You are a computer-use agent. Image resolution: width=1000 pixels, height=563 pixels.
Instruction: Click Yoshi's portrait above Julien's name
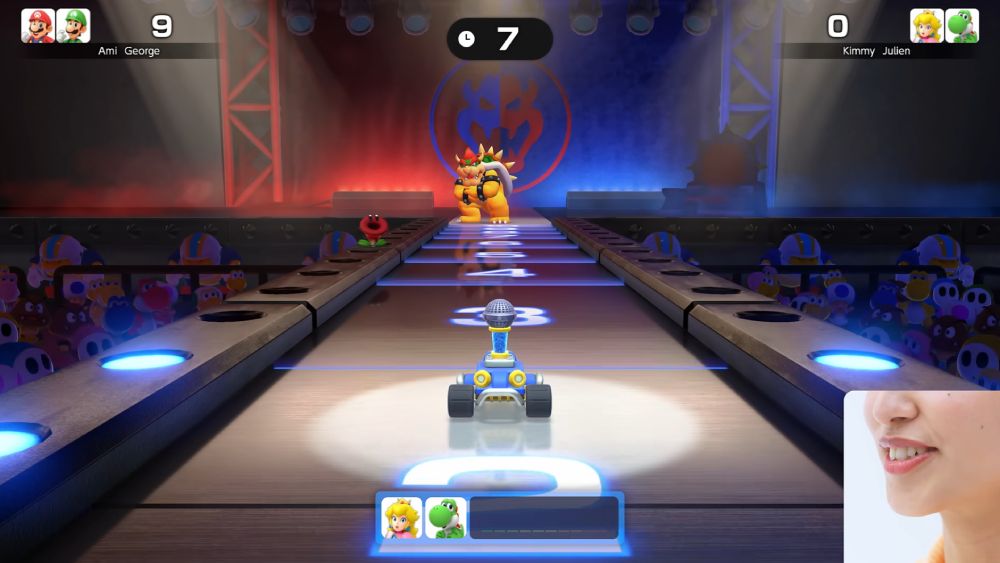tap(962, 26)
